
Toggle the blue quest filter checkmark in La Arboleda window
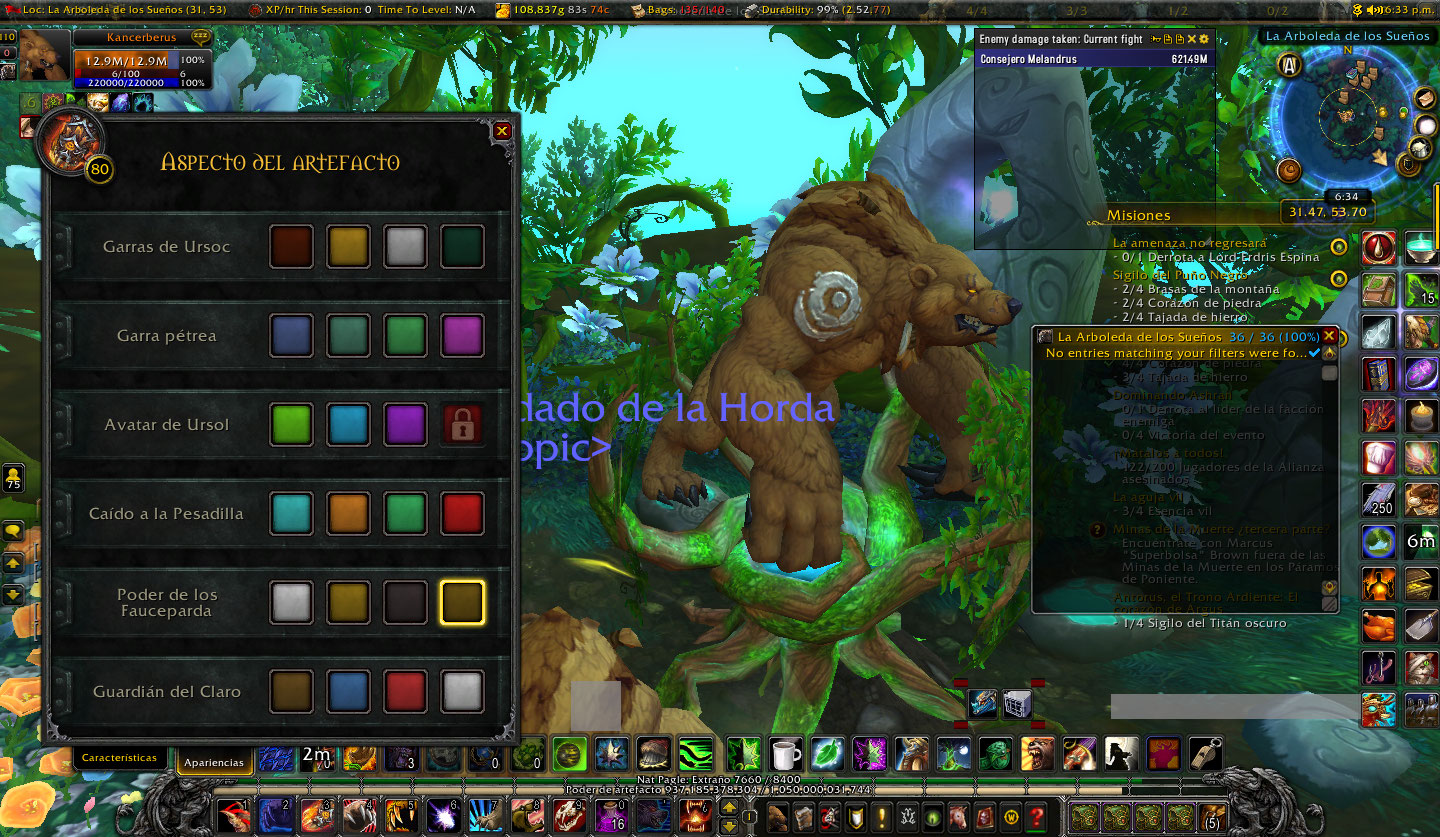coord(1314,353)
